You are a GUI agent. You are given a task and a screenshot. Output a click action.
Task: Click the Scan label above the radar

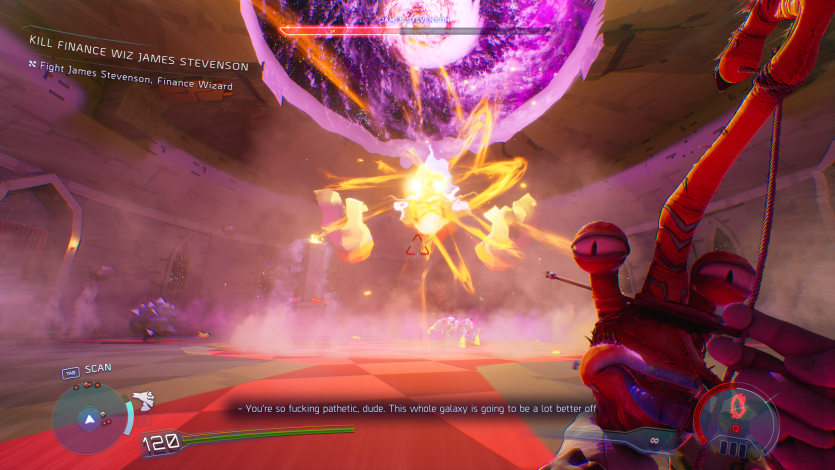[x=98, y=368]
